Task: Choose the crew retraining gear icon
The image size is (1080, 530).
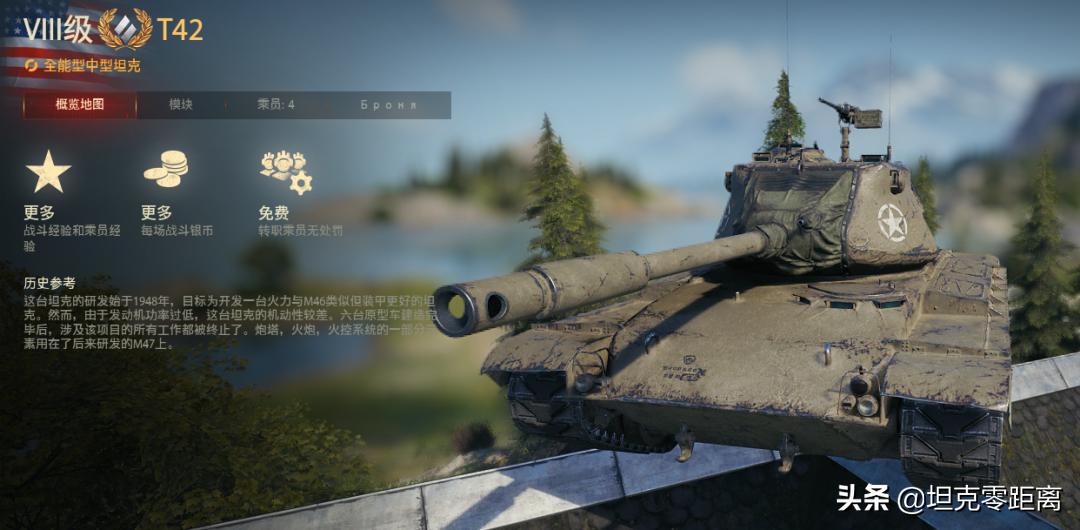Action: click(286, 171)
